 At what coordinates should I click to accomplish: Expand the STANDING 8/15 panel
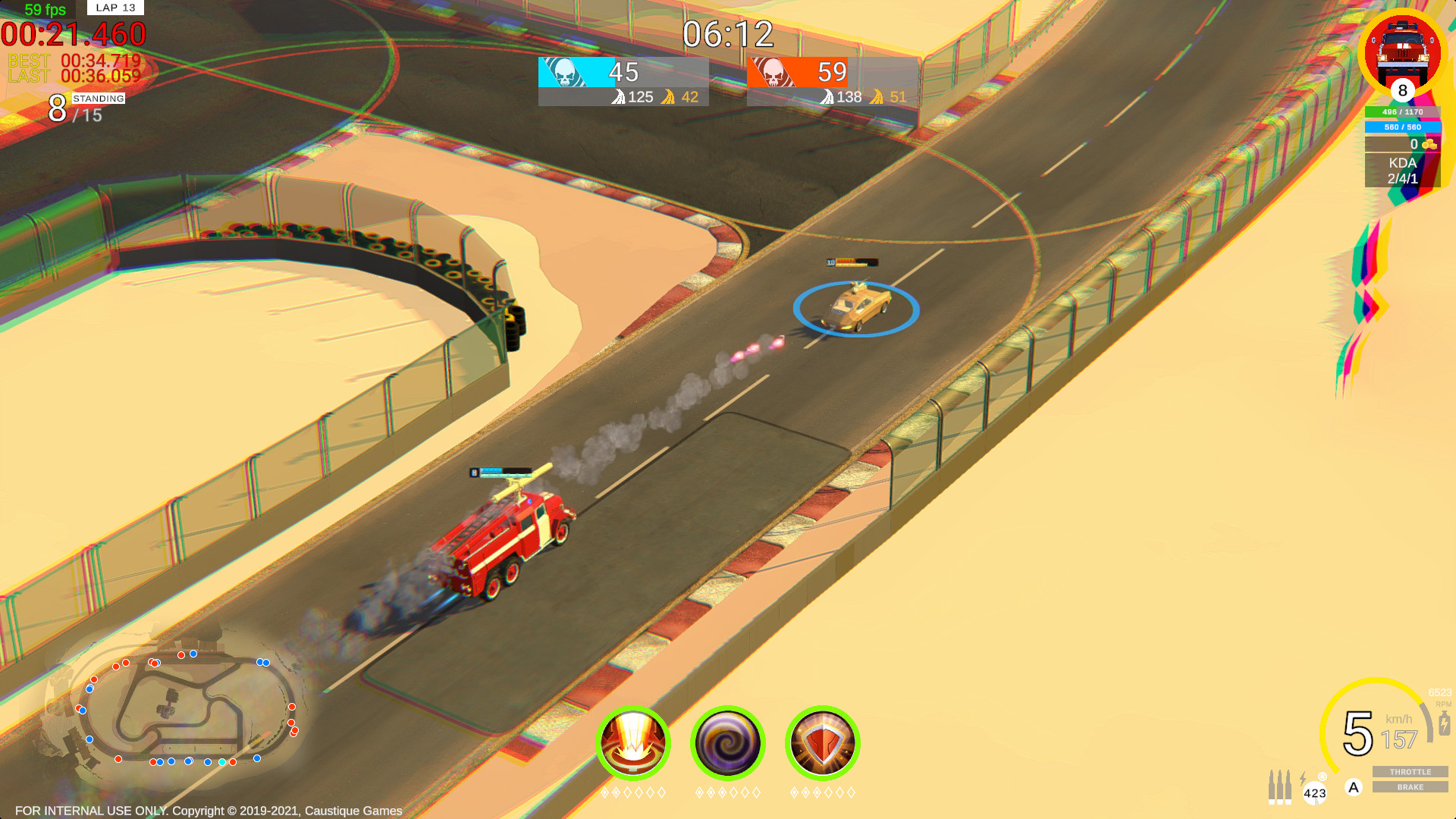86,105
